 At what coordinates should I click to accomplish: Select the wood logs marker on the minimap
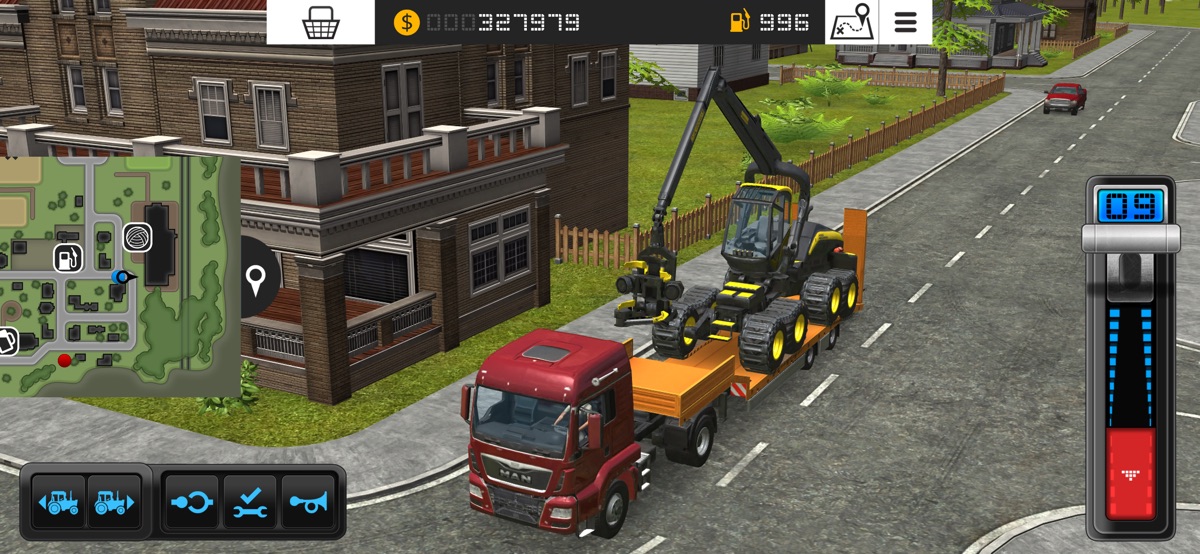point(136,237)
